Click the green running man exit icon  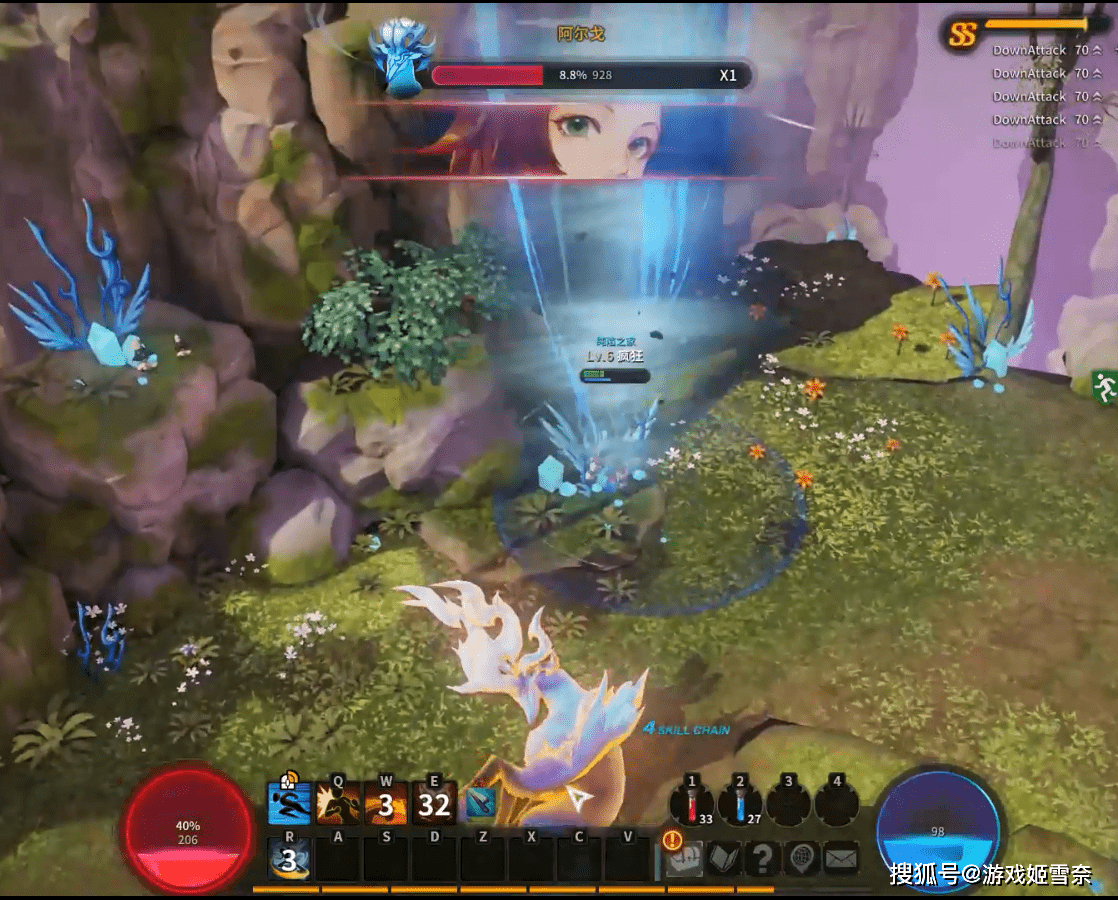1104,386
